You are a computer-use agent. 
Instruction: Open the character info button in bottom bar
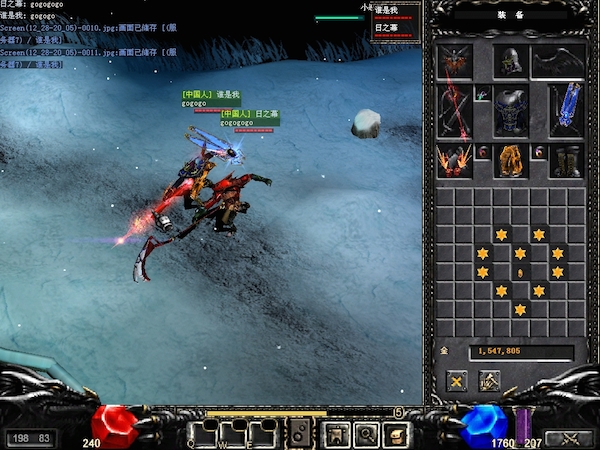click(x=336, y=433)
